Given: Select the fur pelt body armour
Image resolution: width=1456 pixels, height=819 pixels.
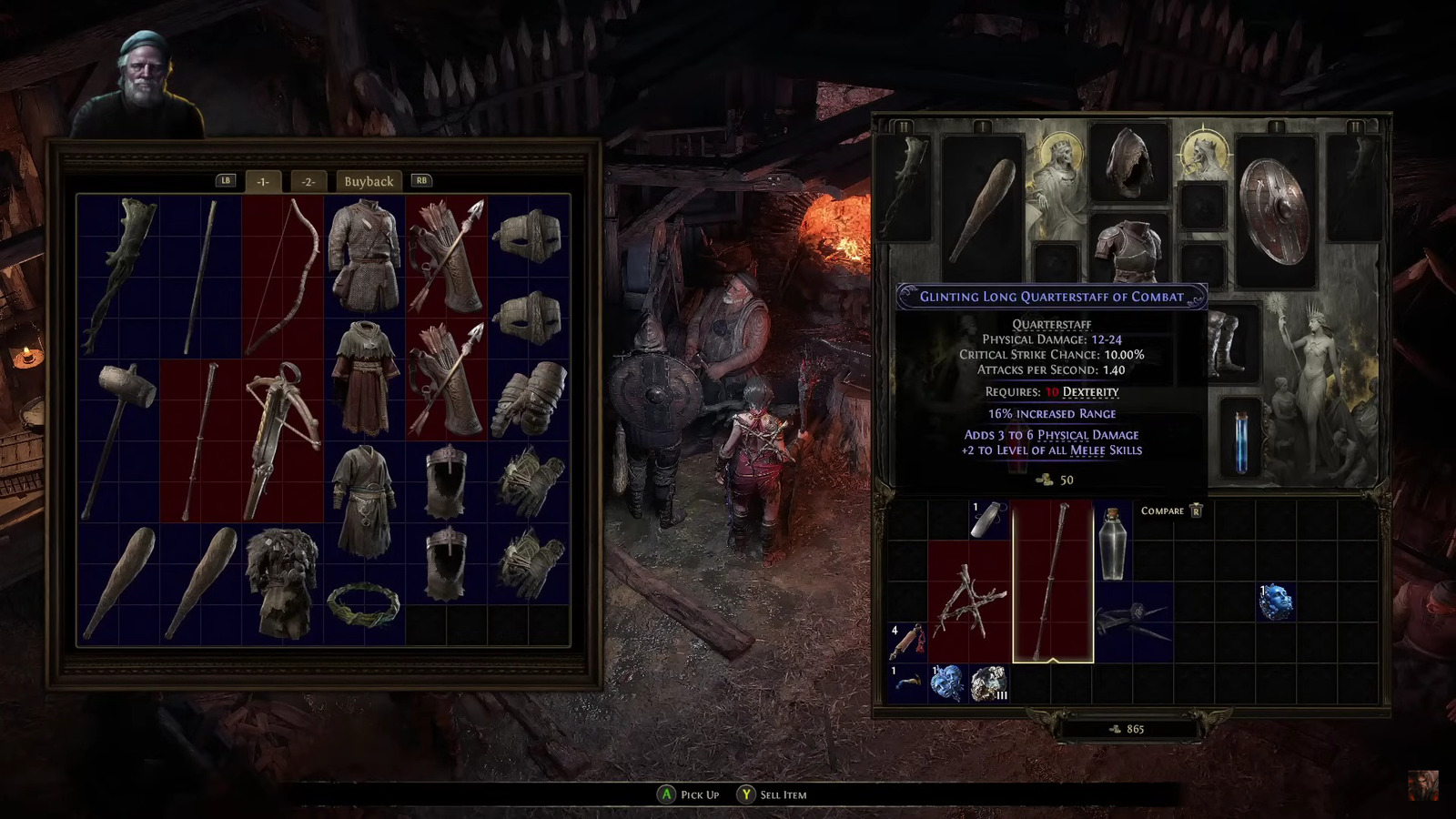Looking at the screenshot, I should click(282, 582).
